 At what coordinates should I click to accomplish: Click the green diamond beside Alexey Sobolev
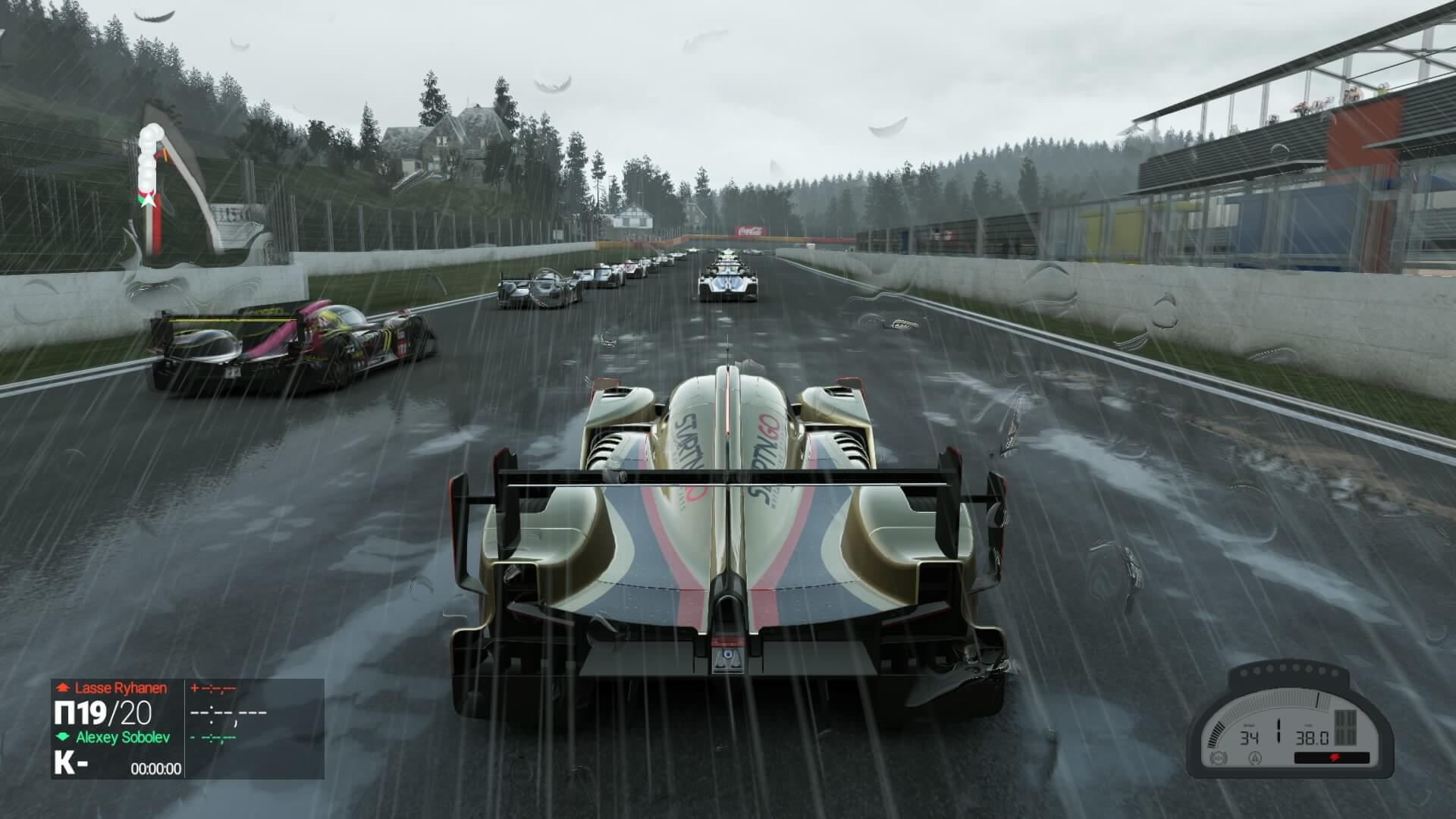[x=63, y=736]
